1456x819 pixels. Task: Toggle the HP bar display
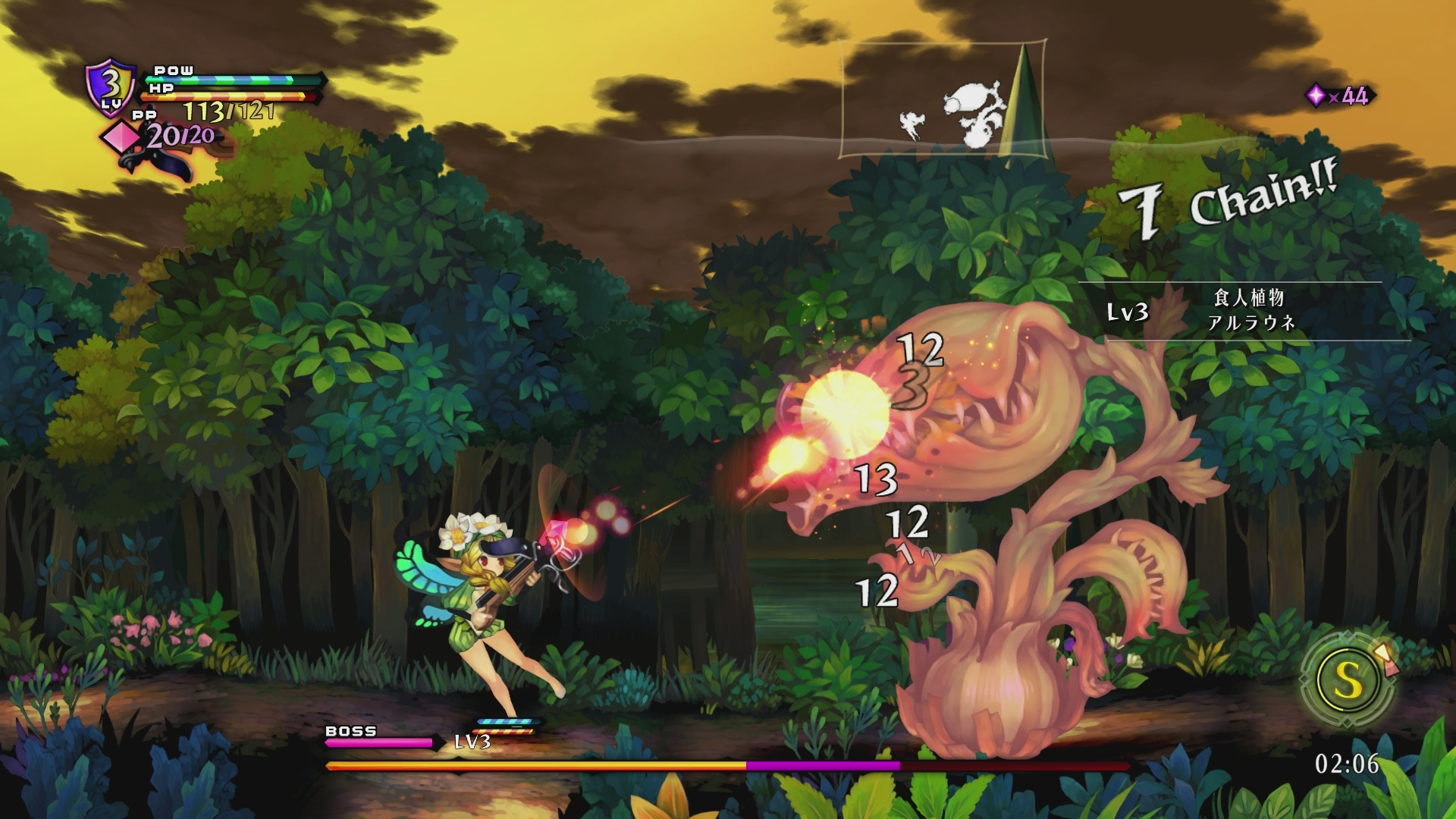tap(229, 96)
